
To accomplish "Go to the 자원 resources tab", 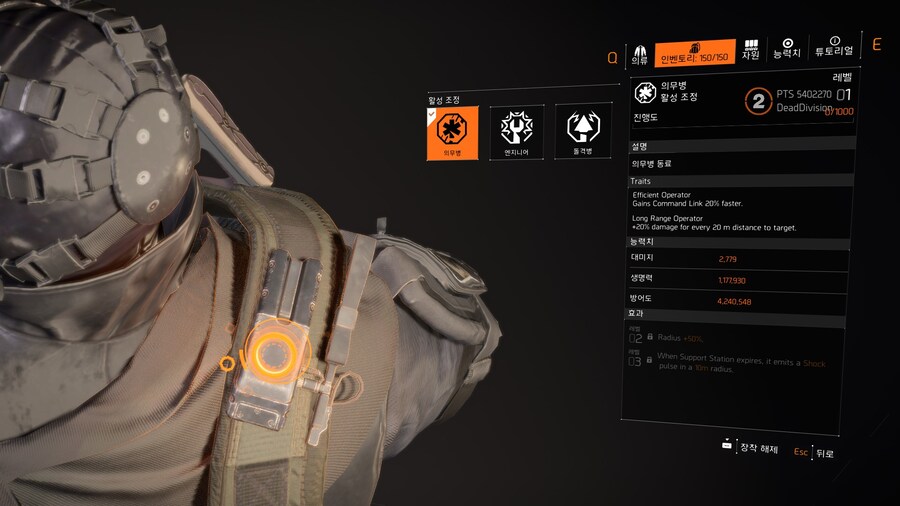I will 751,50.
